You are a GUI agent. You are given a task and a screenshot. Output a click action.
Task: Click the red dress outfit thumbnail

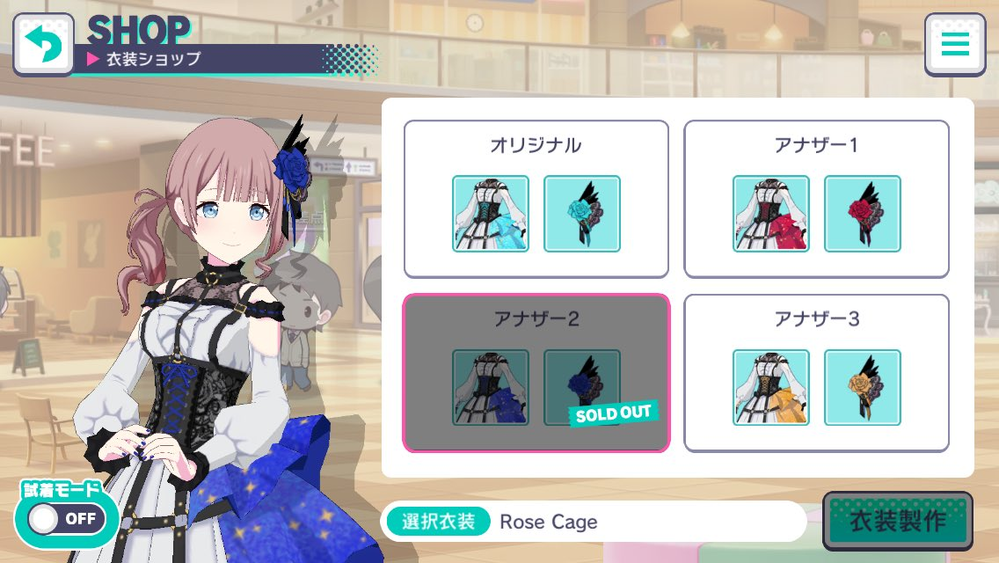(770, 214)
